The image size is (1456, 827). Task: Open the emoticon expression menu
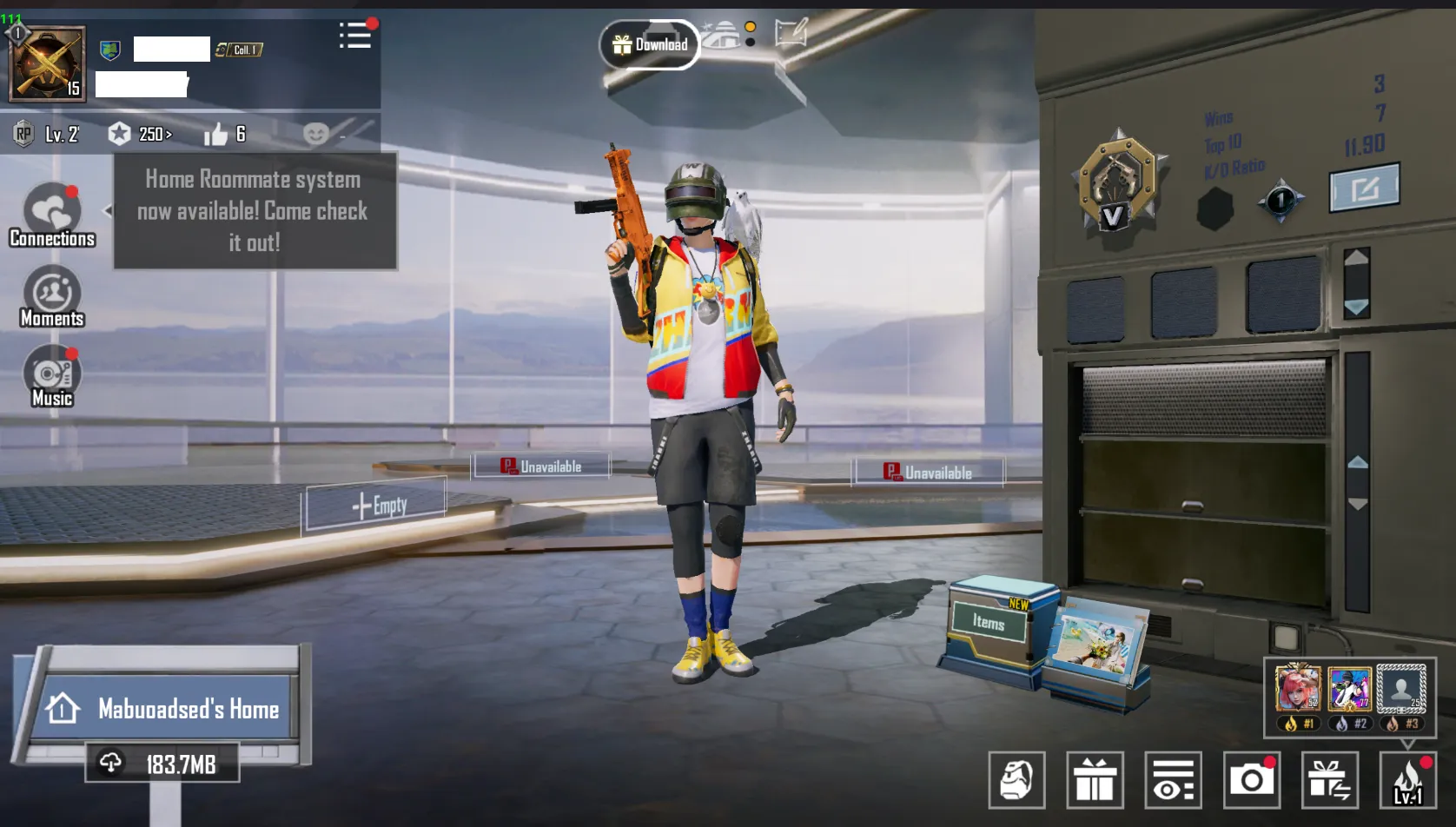tap(317, 134)
